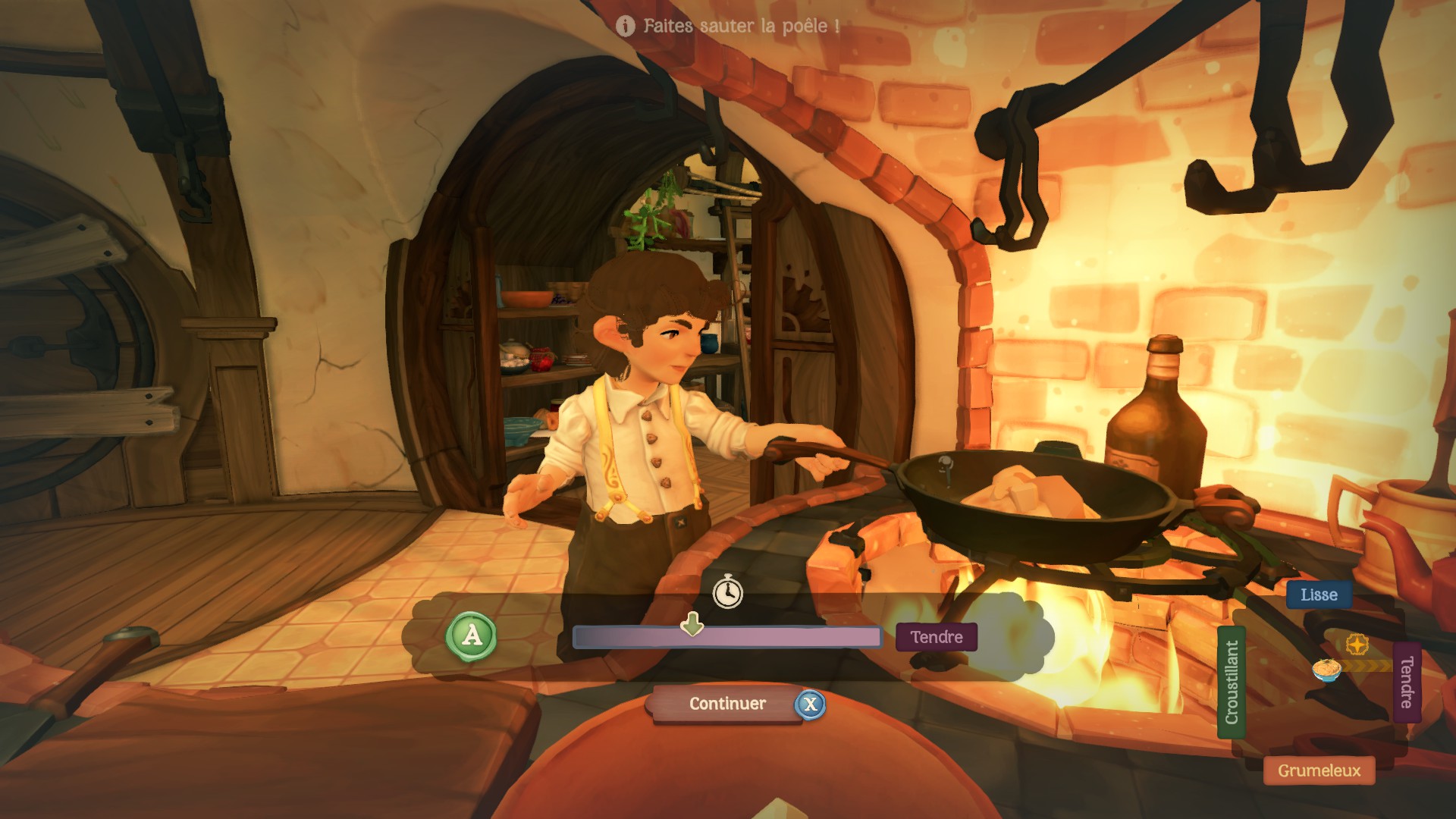Click the orange Grumeleux texture label

(1319, 770)
